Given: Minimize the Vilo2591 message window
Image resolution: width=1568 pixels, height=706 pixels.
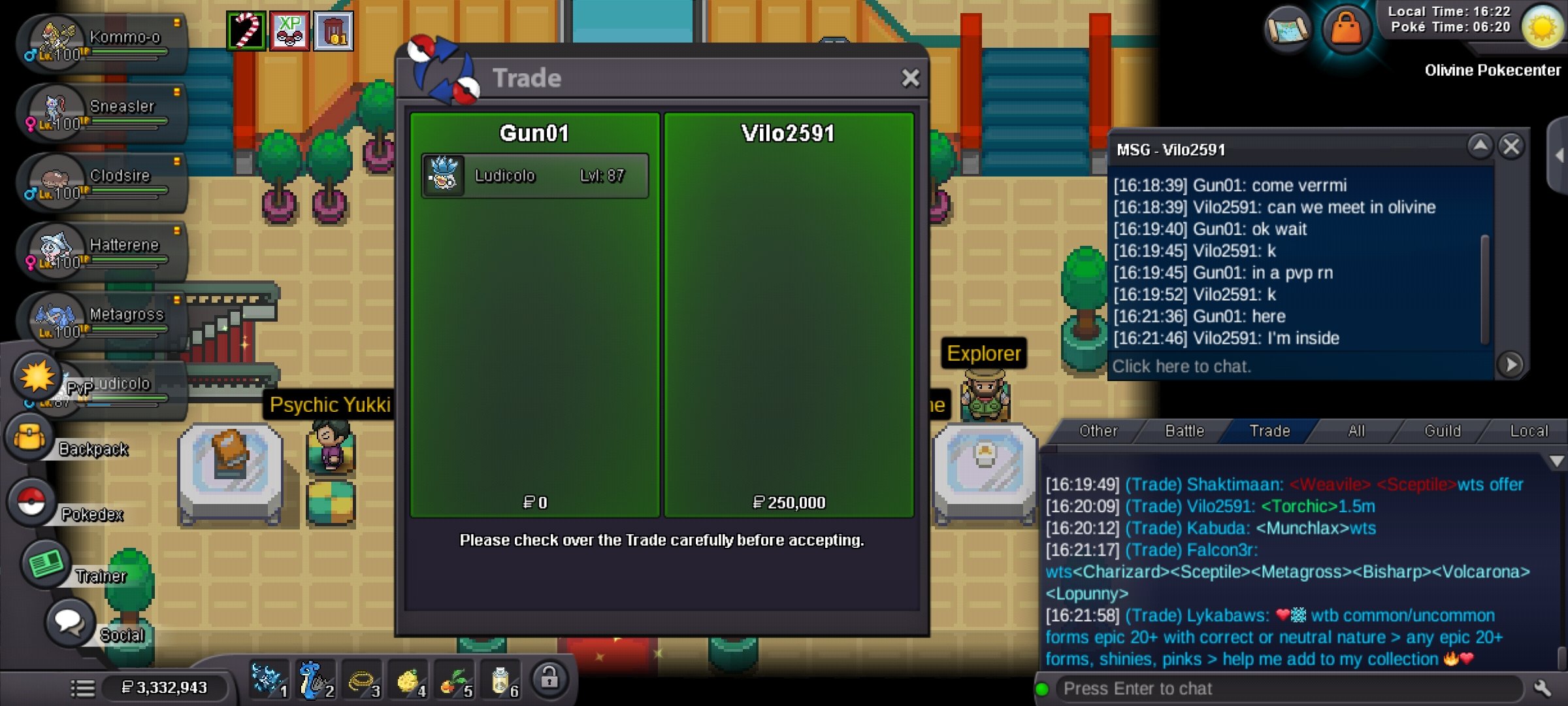Looking at the screenshot, I should click(1480, 145).
